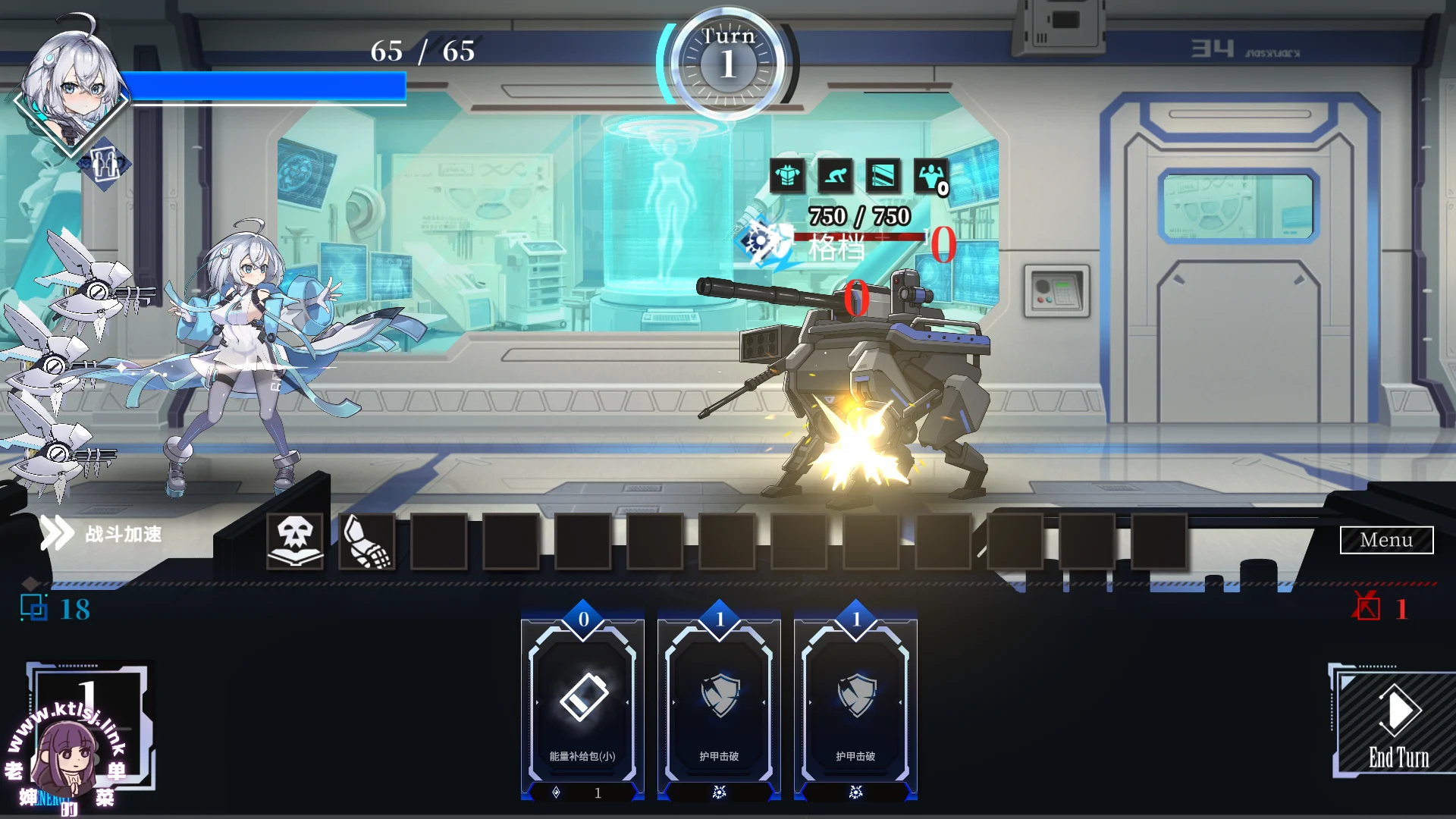Check the enemy's striped panel status icon
The height and width of the screenshot is (819, 1456).
pos(883,176)
